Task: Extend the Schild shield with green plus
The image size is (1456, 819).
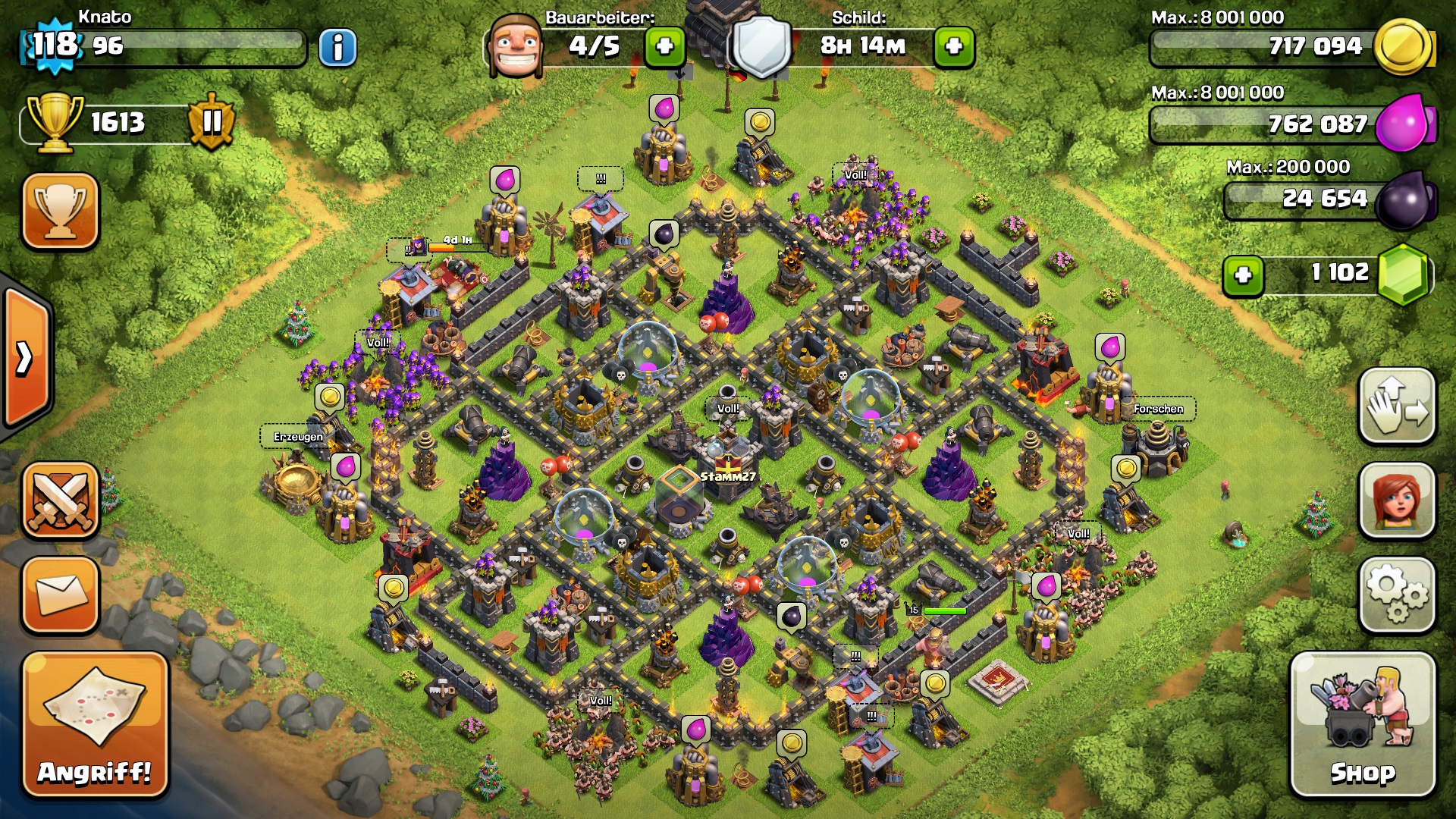Action: click(954, 47)
